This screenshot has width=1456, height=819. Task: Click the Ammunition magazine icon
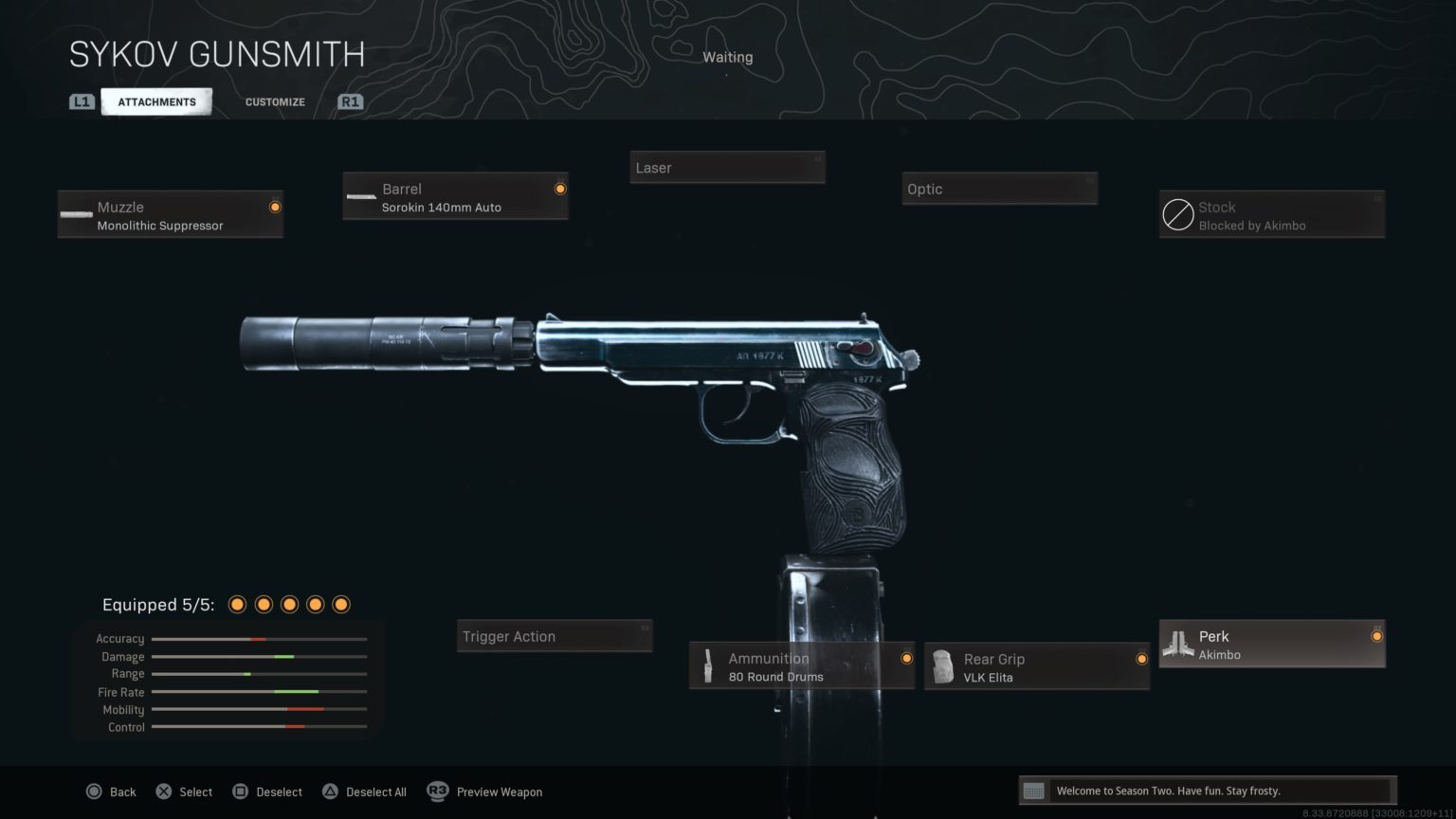point(707,666)
